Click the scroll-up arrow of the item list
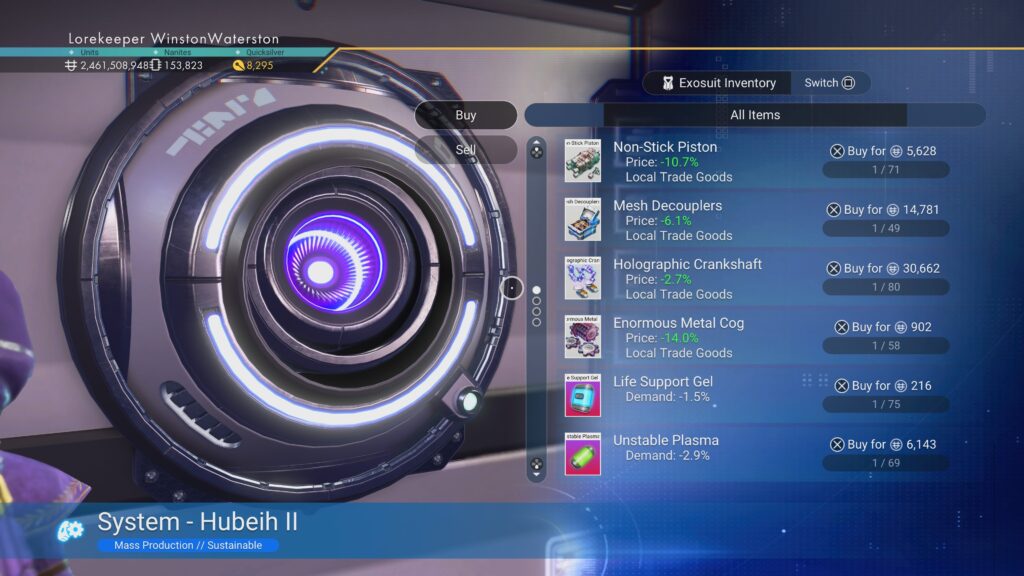 tap(537, 151)
